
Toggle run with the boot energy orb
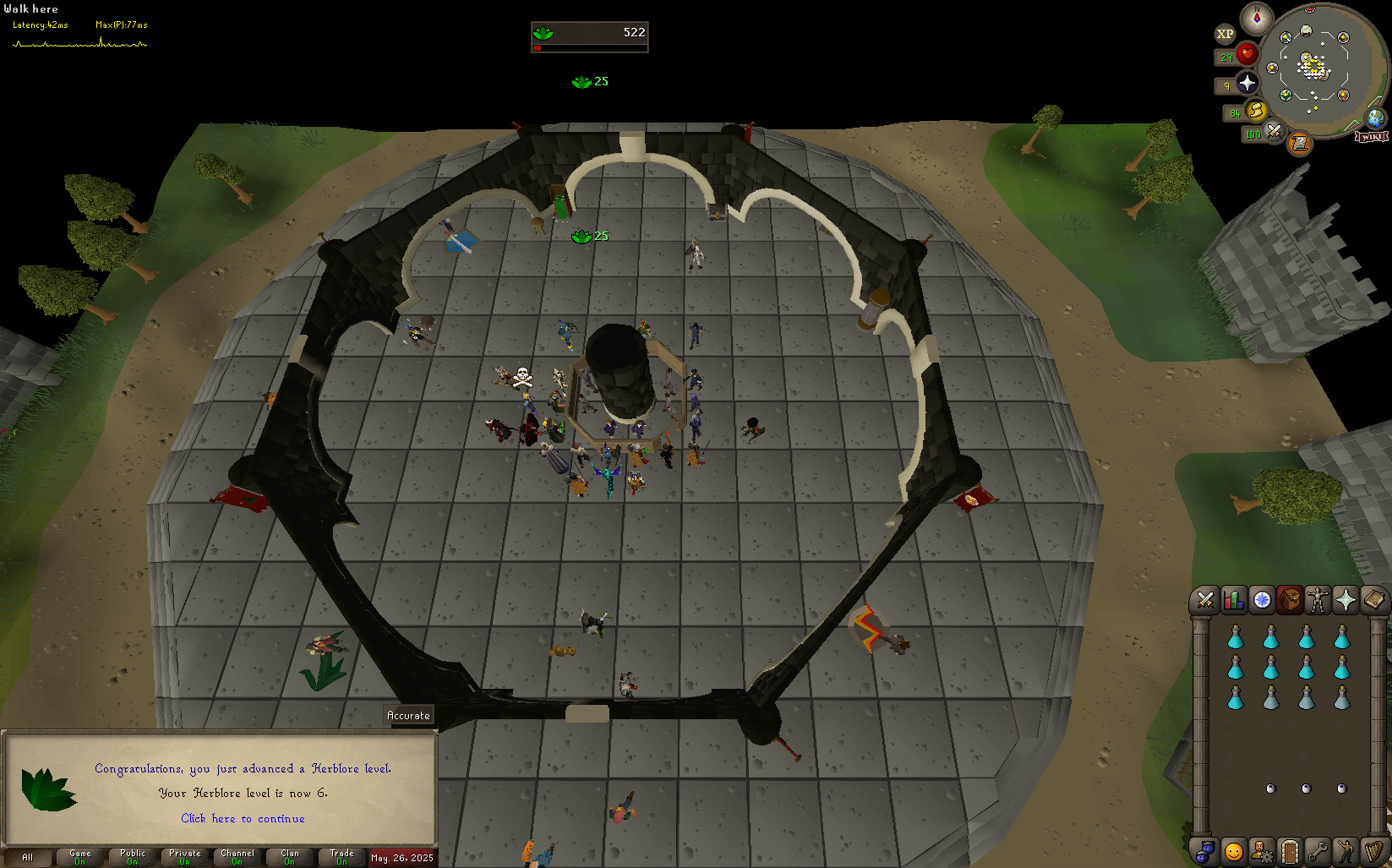[1257, 111]
